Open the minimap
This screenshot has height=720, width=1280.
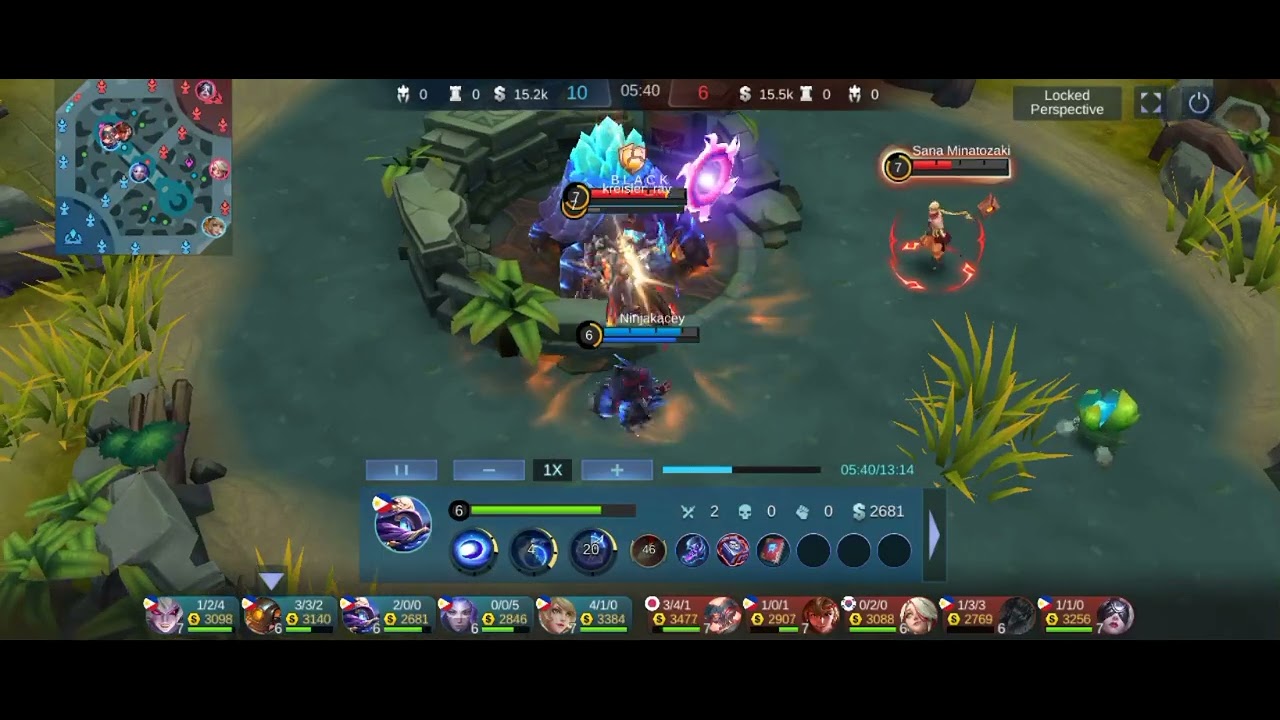click(144, 167)
